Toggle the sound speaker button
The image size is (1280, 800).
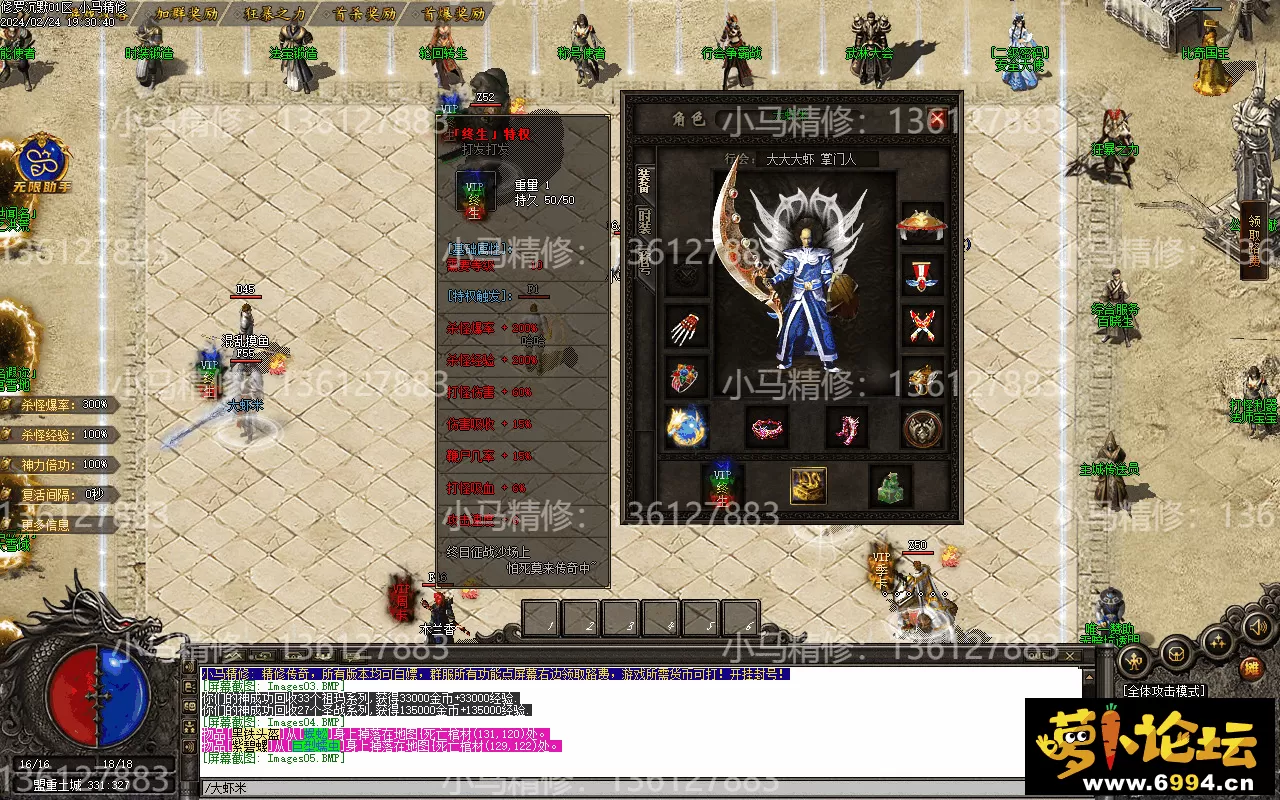(1257, 626)
